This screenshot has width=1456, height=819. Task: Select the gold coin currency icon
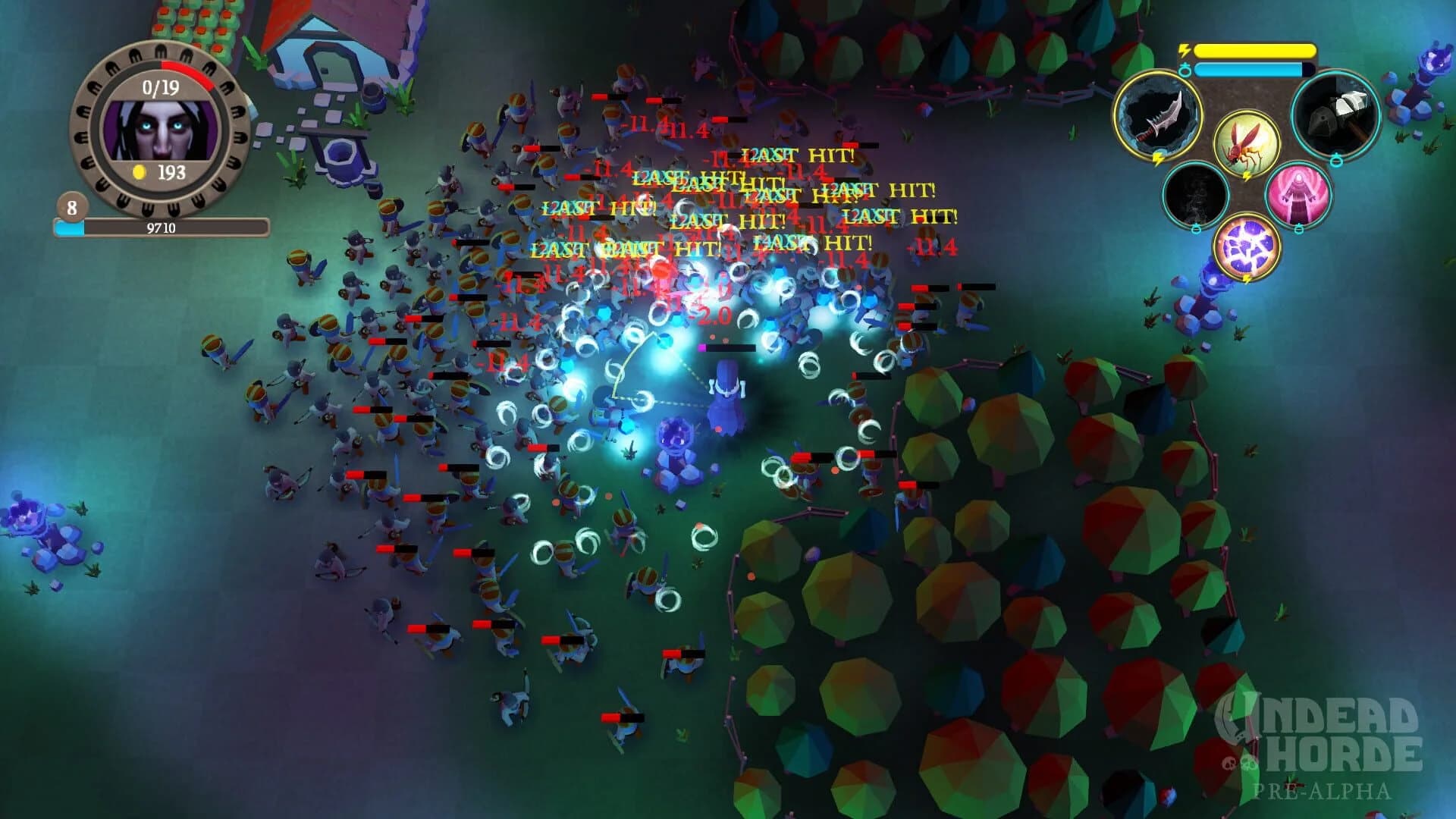pos(139,170)
